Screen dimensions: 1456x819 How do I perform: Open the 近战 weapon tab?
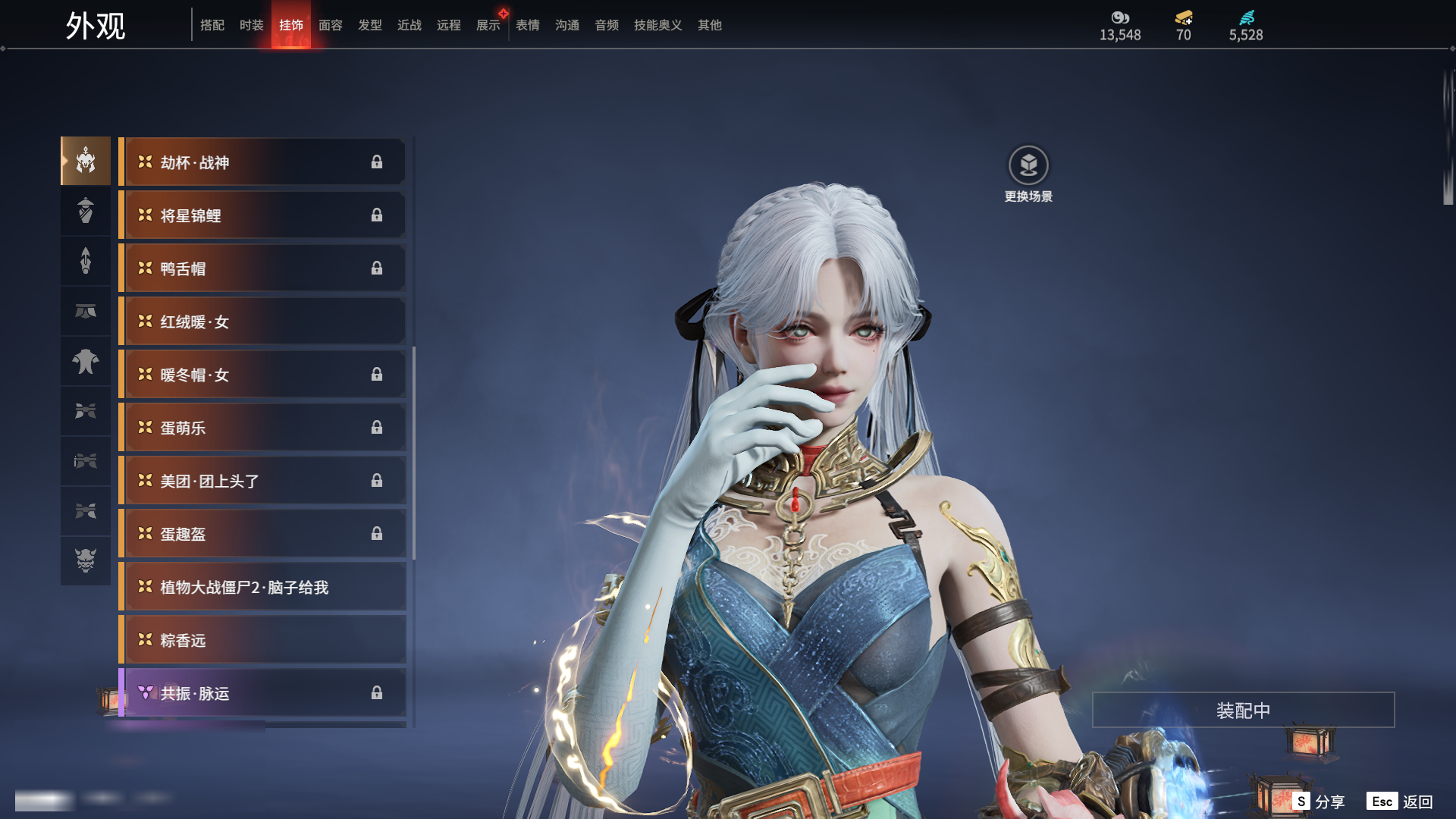tap(409, 25)
